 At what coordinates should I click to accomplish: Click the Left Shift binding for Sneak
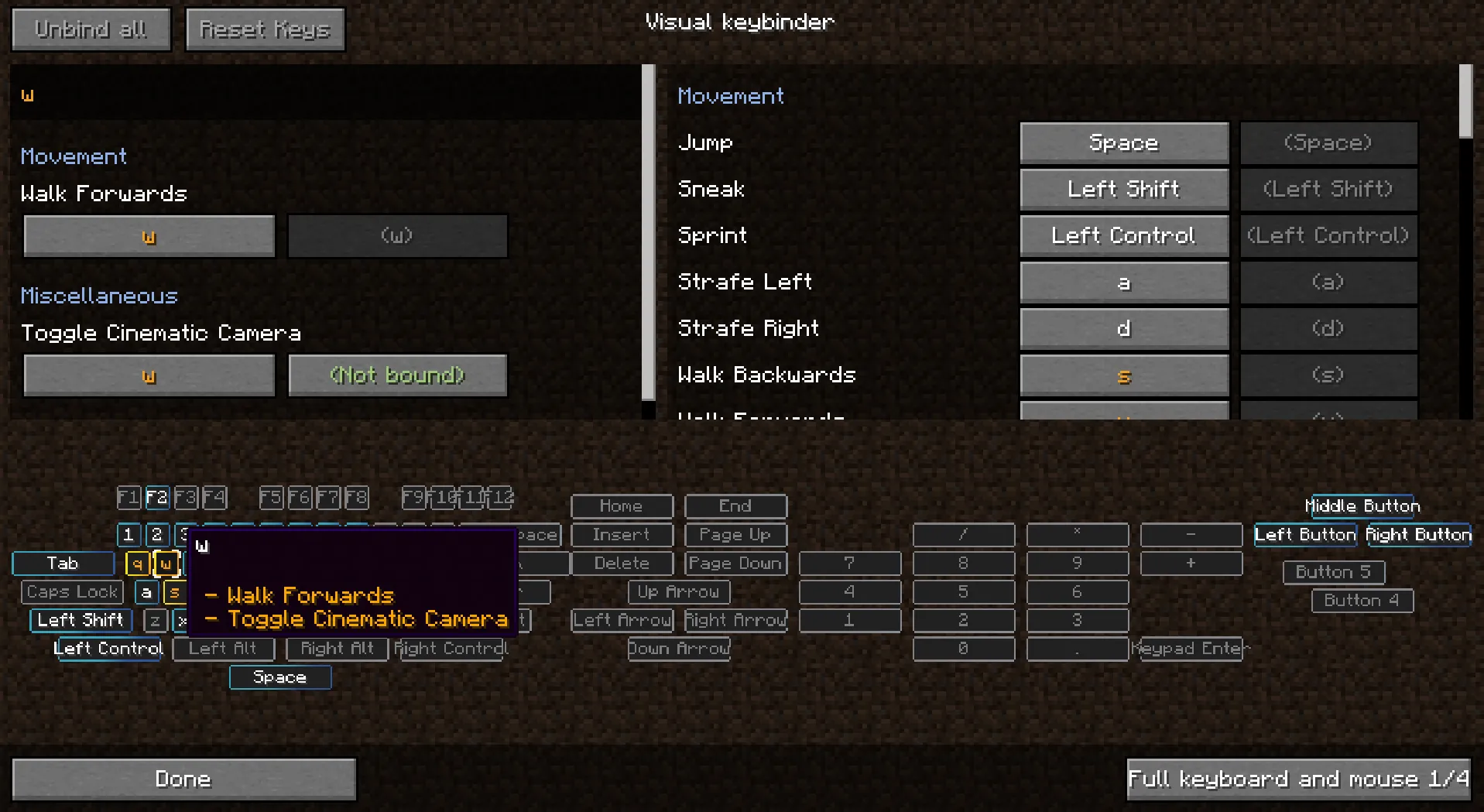[x=1123, y=189]
